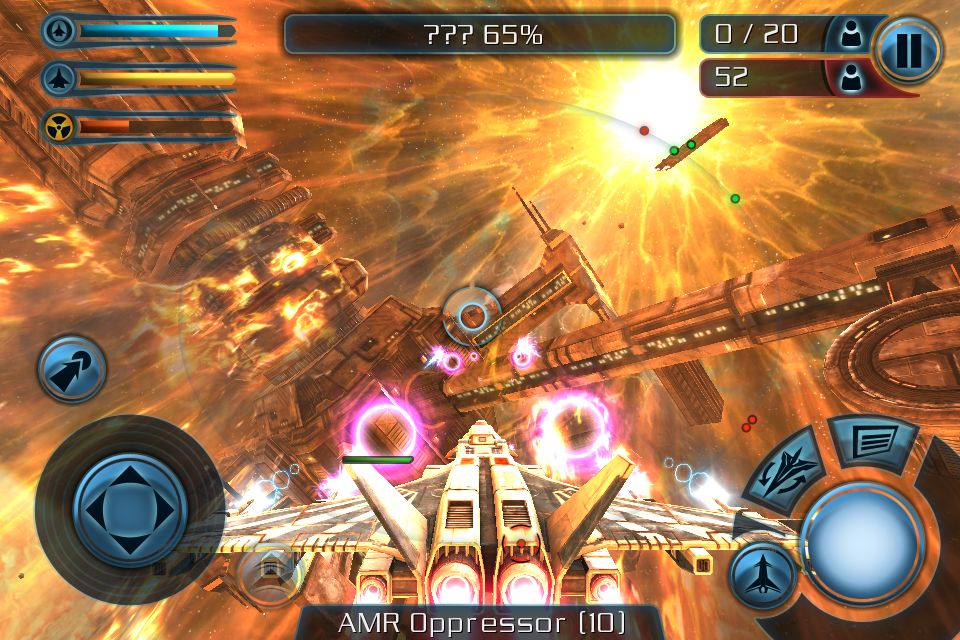Pause the game with the pause button
The height and width of the screenshot is (640, 960).
point(908,49)
